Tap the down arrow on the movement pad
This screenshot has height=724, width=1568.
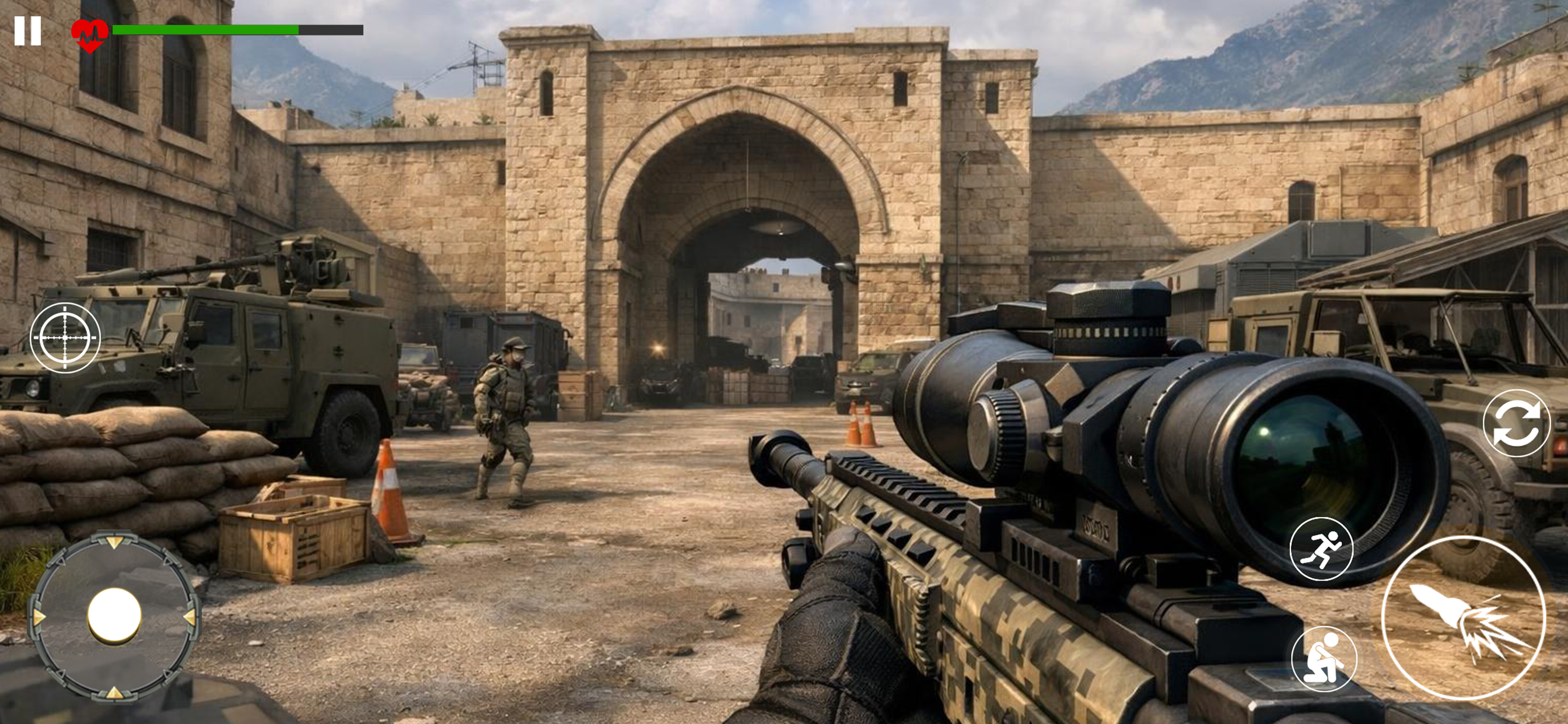coord(114,695)
